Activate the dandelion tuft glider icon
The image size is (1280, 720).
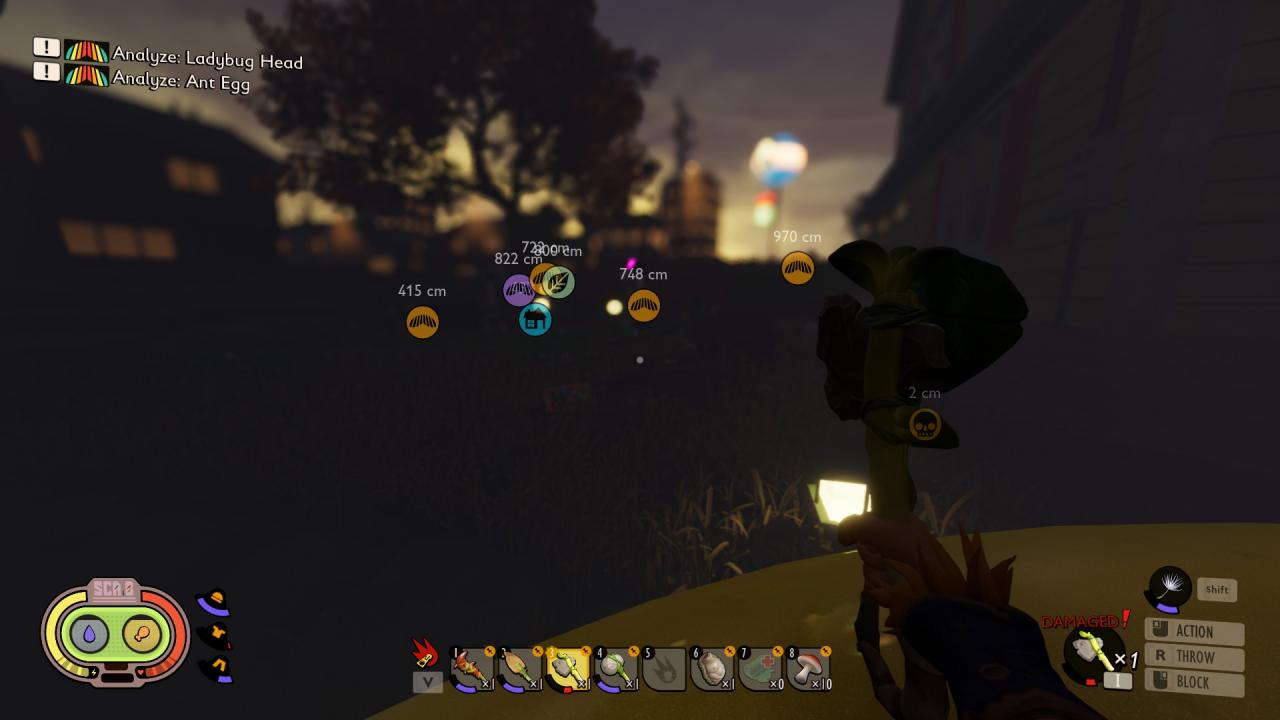(x=1168, y=588)
